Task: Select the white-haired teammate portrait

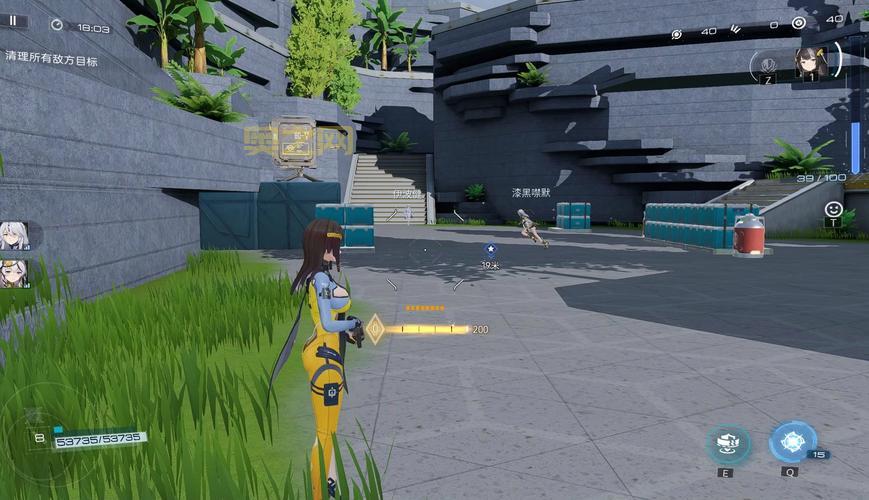Action: 14,235
